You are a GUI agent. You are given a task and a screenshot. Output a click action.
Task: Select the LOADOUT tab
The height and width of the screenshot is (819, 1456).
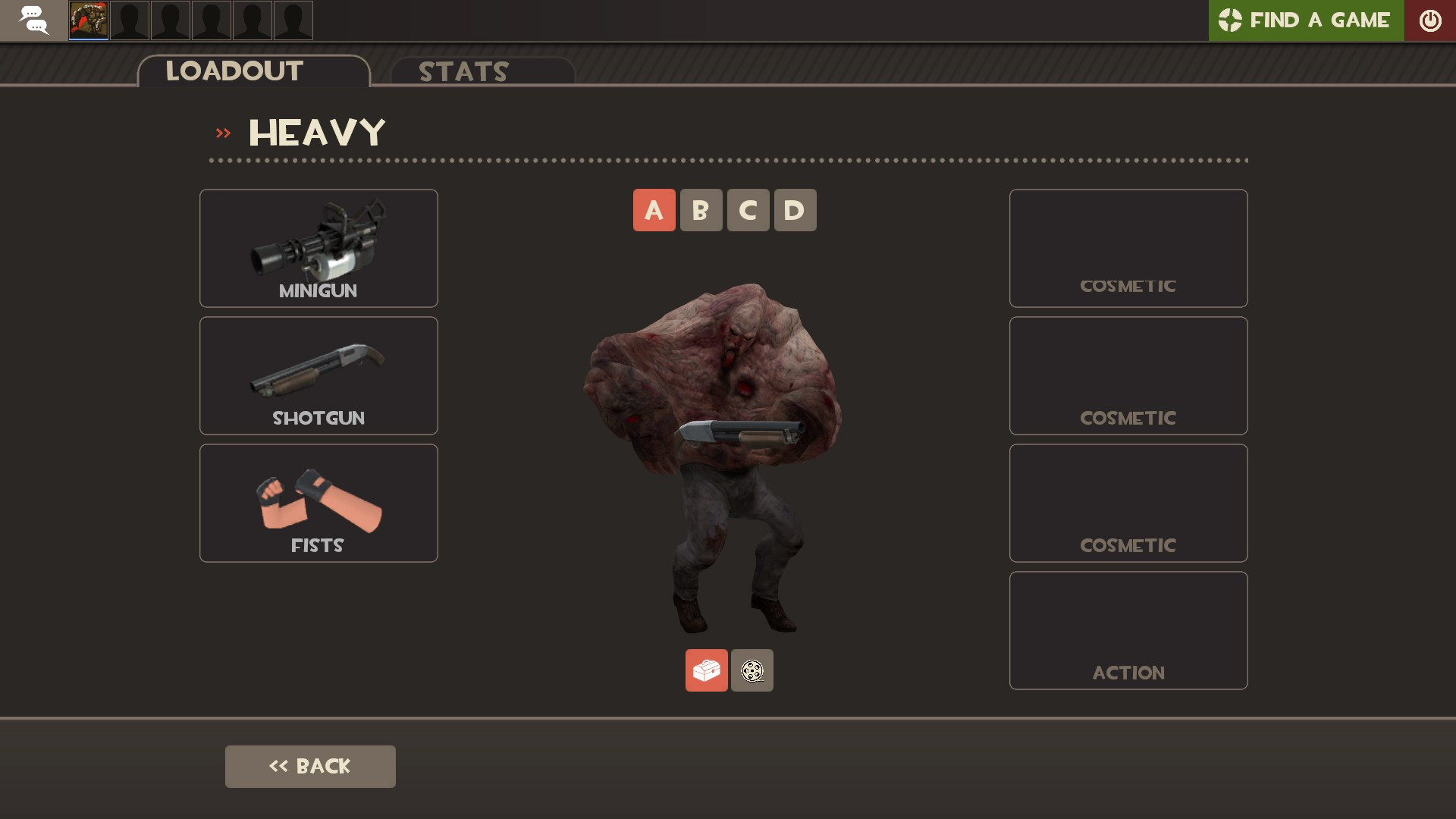click(233, 71)
